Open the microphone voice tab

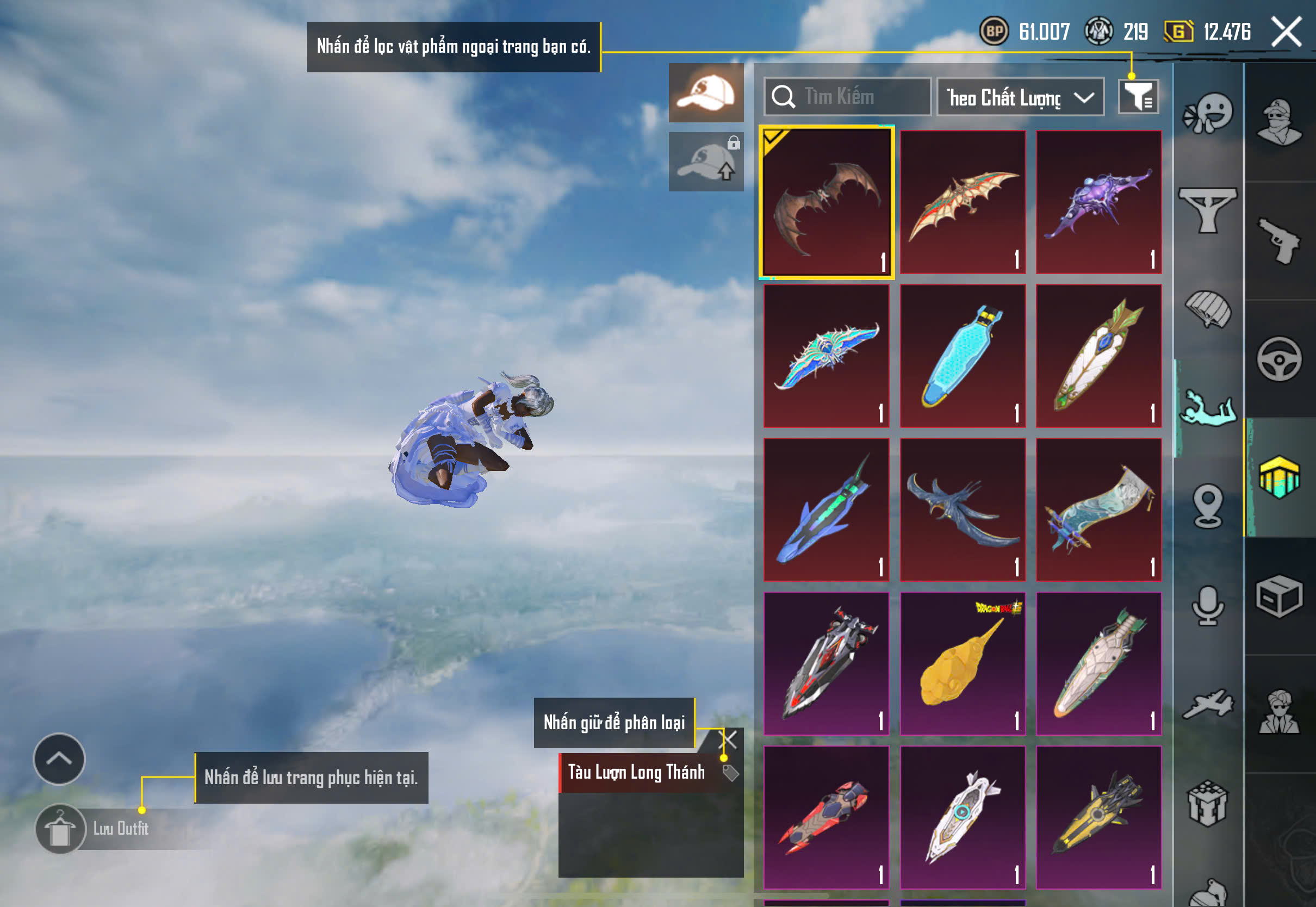[1207, 605]
